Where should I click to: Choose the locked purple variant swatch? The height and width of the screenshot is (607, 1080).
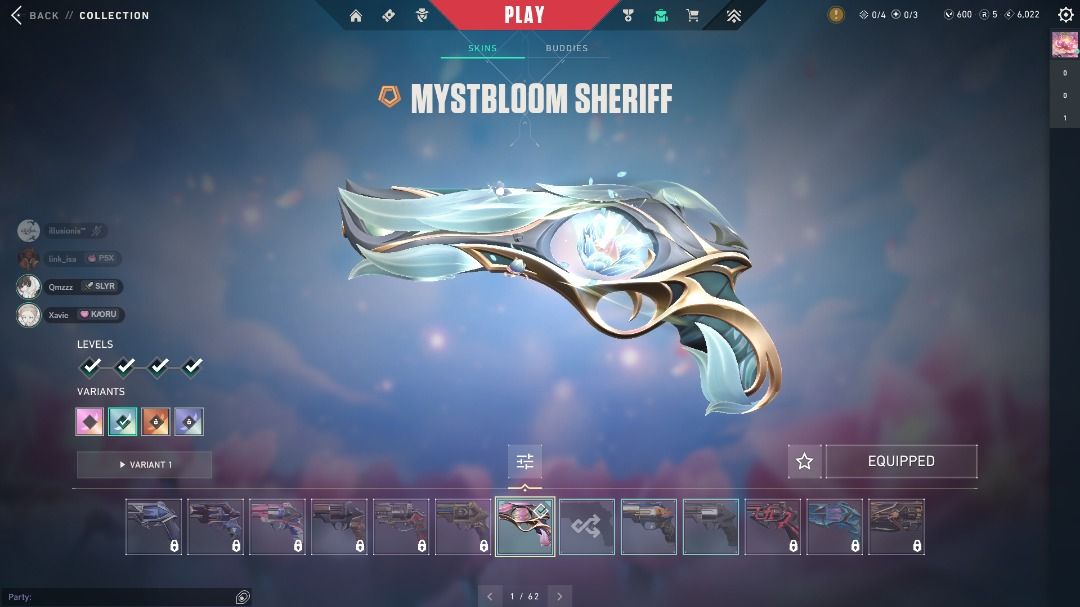coord(188,422)
